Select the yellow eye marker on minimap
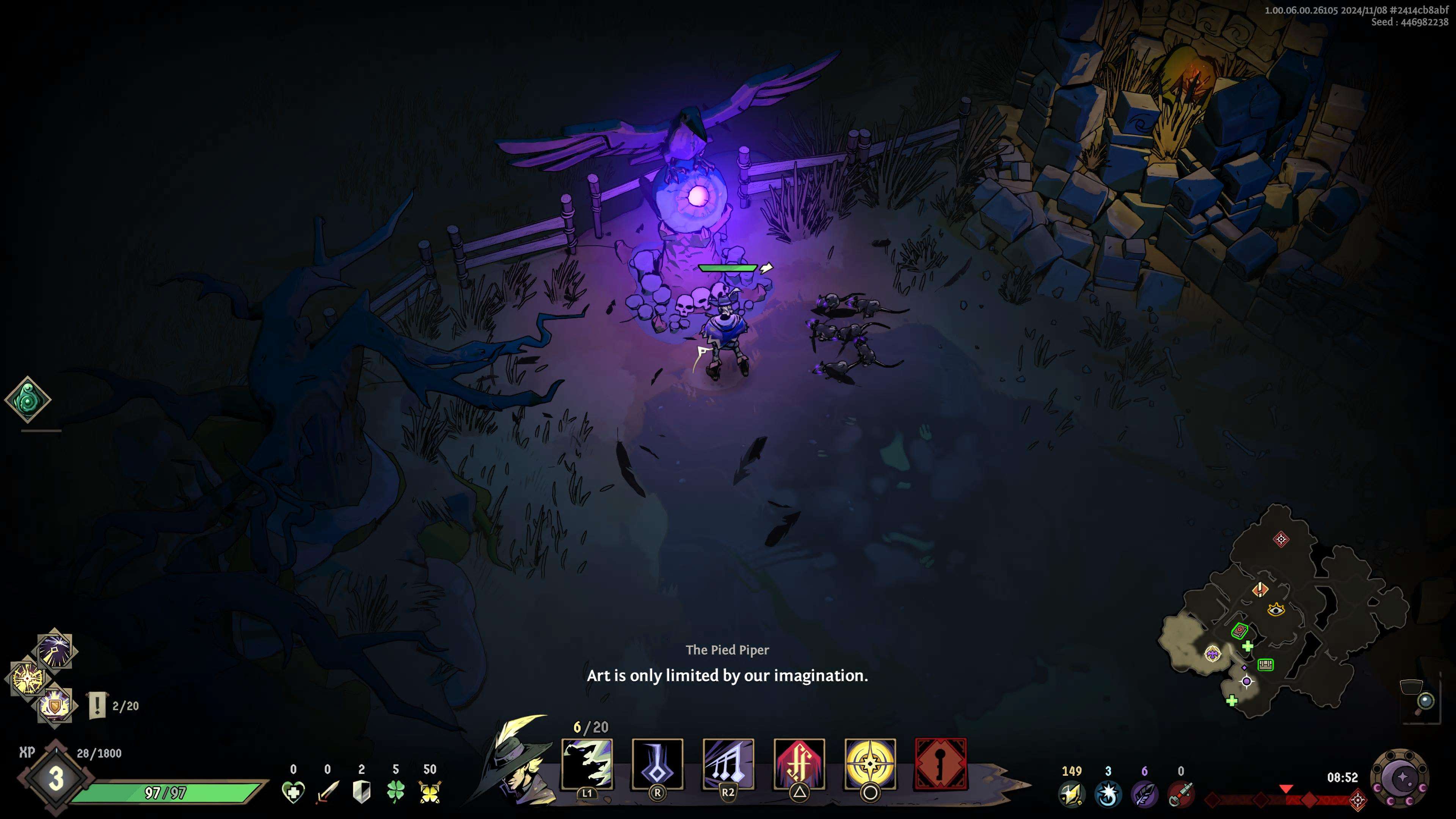Viewport: 1456px width, 819px height. pyautogui.click(x=1276, y=610)
